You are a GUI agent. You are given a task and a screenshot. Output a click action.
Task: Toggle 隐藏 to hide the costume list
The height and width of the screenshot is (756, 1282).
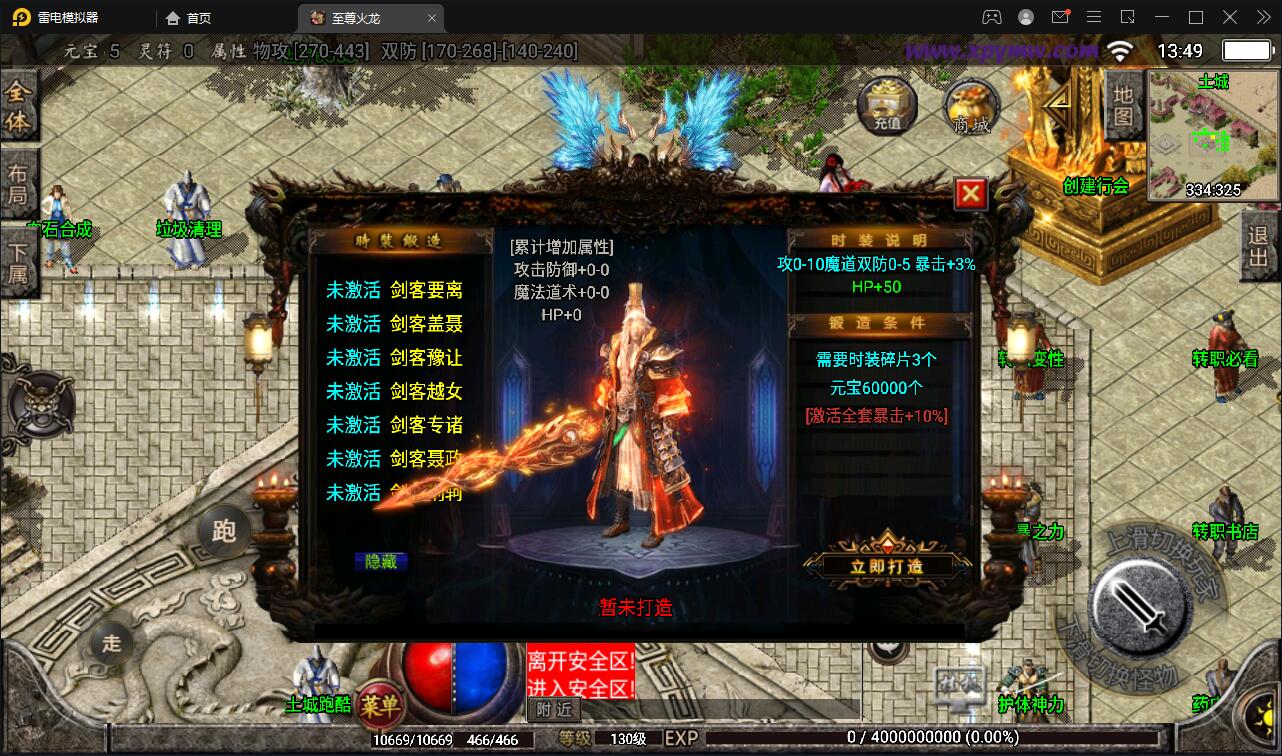click(x=379, y=562)
